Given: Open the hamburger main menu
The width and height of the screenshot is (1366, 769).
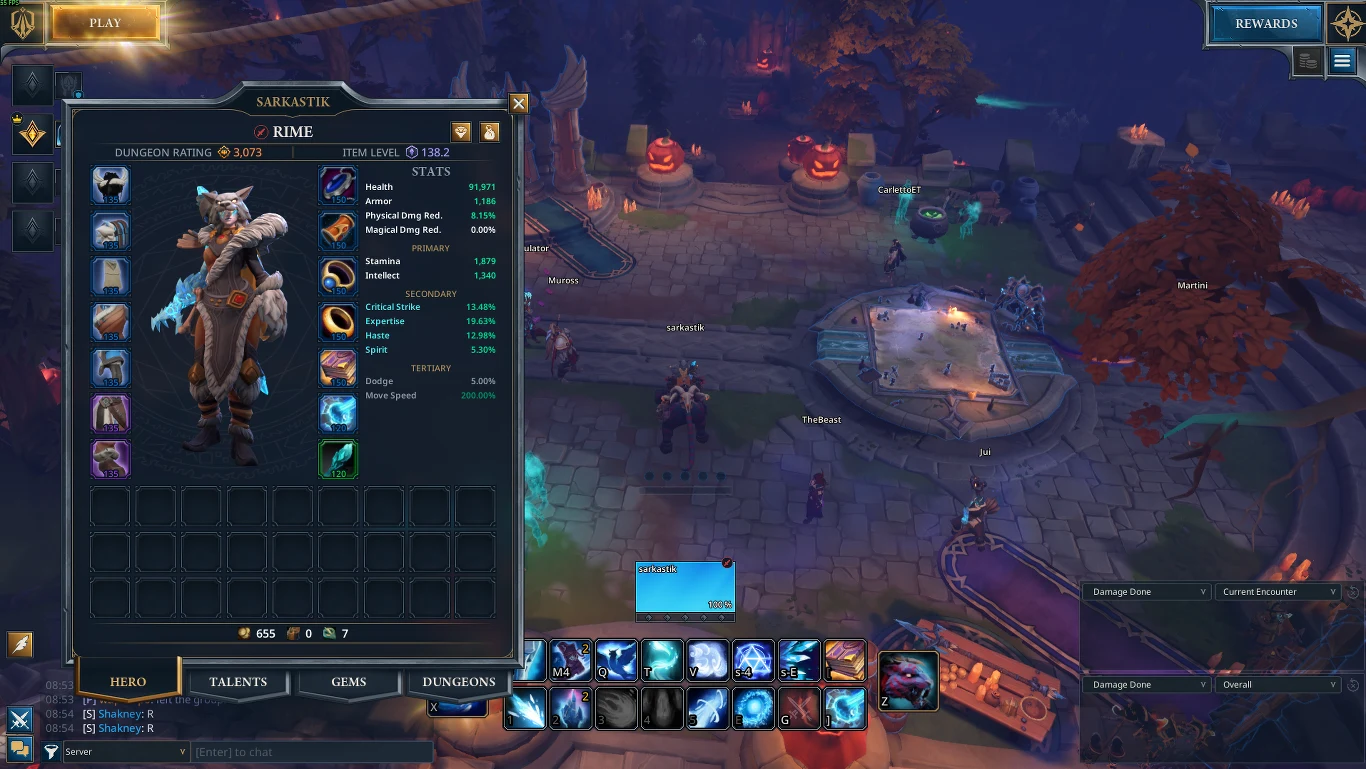Looking at the screenshot, I should coord(1341,62).
